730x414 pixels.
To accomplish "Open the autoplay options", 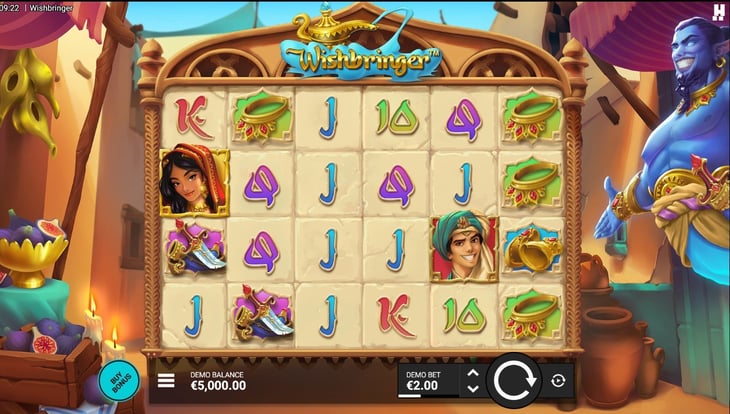I will tap(558, 380).
